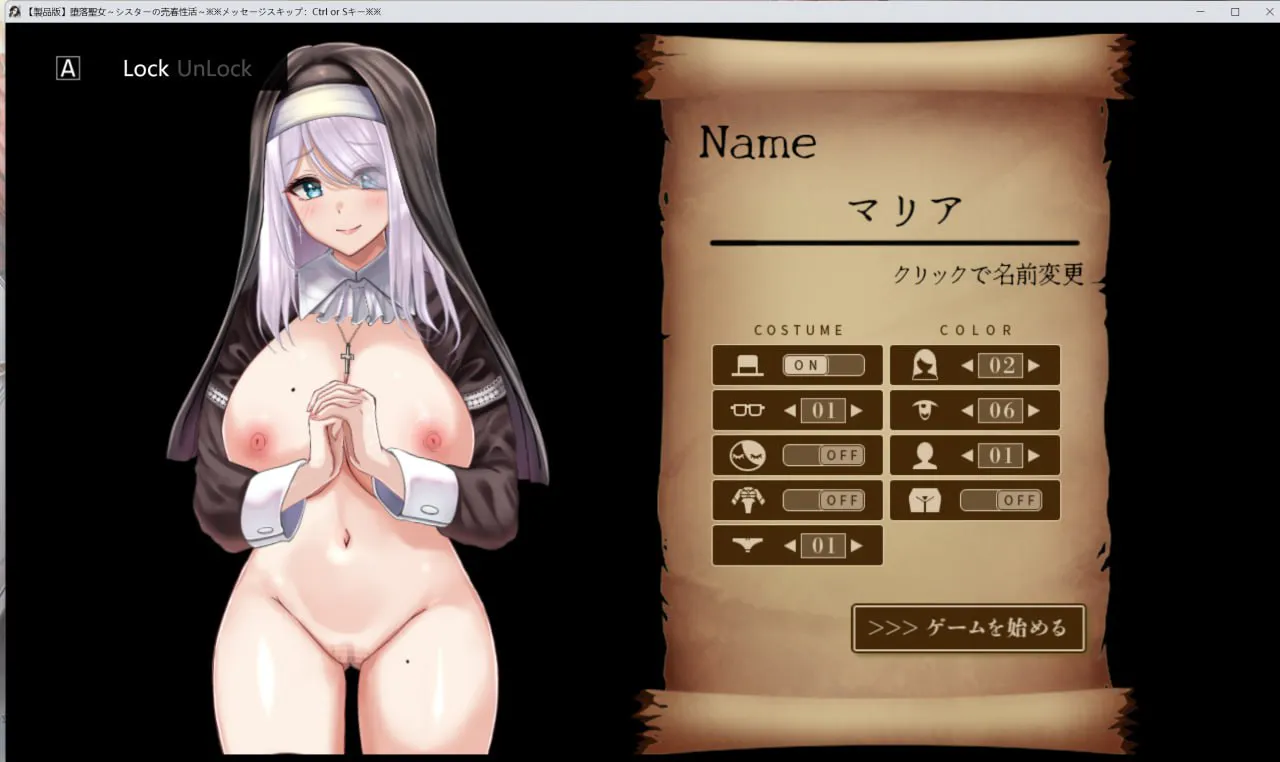Turn on the lingerie toggle
Screen dimensions: 1280x762
[822, 499]
